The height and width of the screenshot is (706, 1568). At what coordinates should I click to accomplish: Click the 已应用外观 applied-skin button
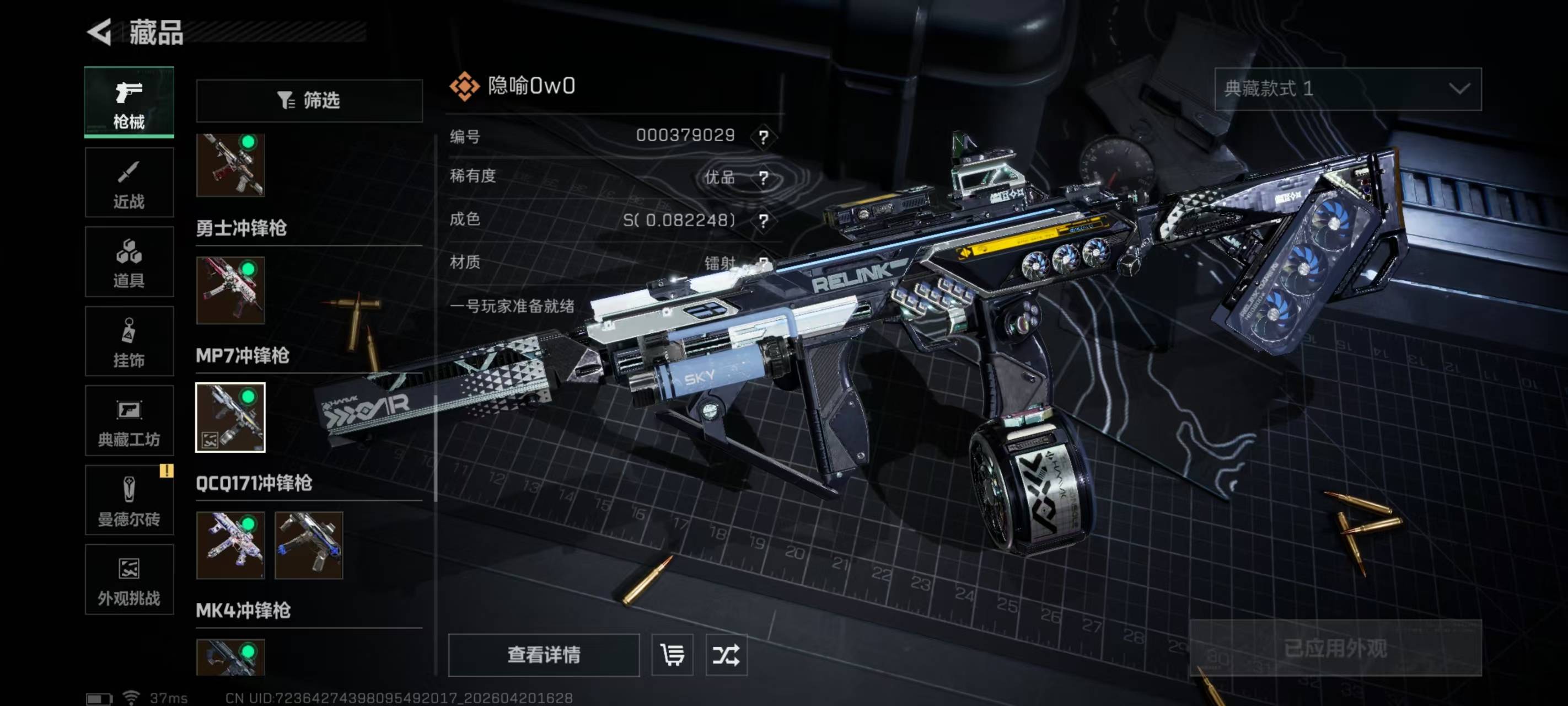pyautogui.click(x=1335, y=648)
